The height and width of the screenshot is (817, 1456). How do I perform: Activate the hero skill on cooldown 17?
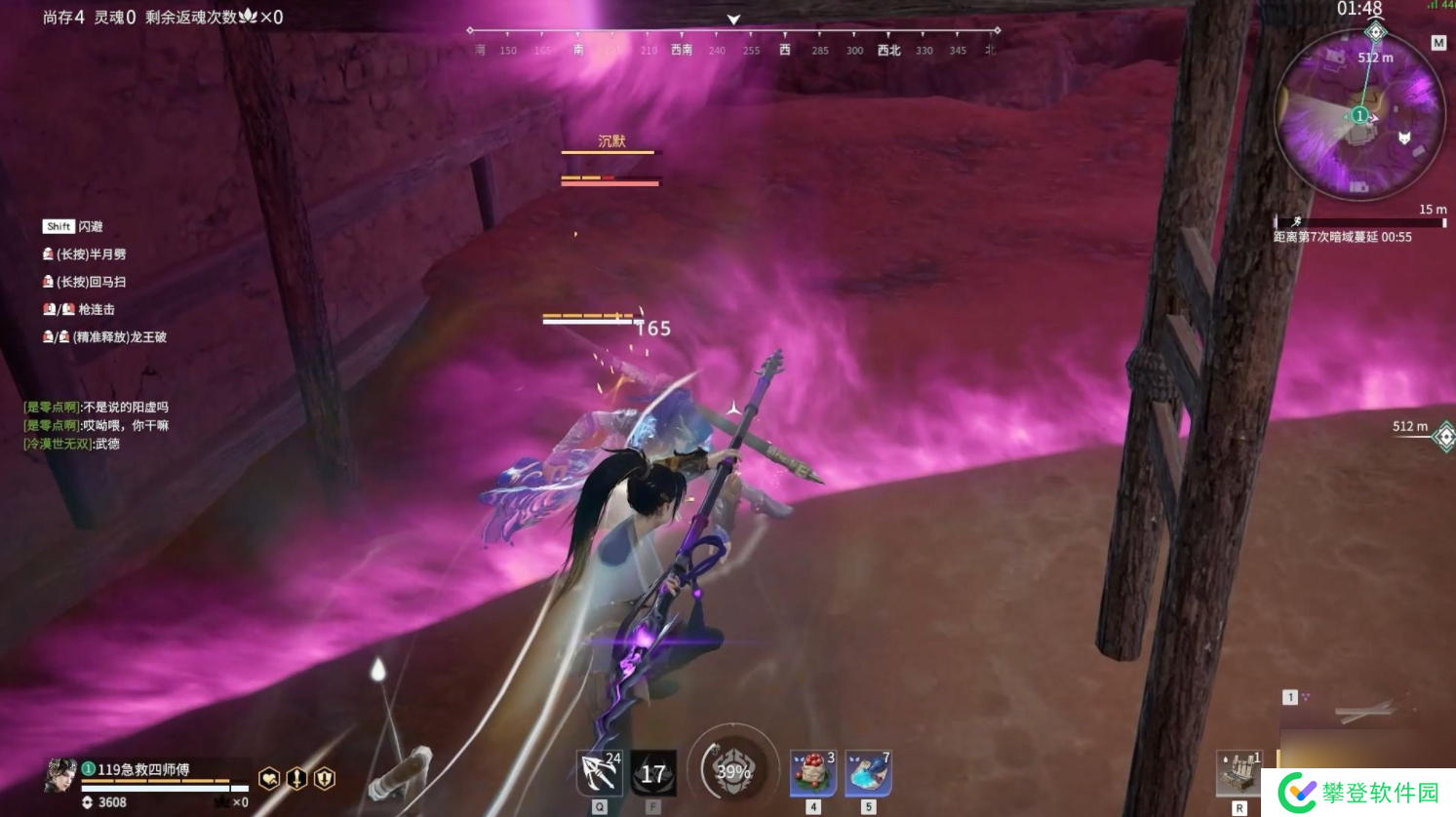pyautogui.click(x=652, y=774)
